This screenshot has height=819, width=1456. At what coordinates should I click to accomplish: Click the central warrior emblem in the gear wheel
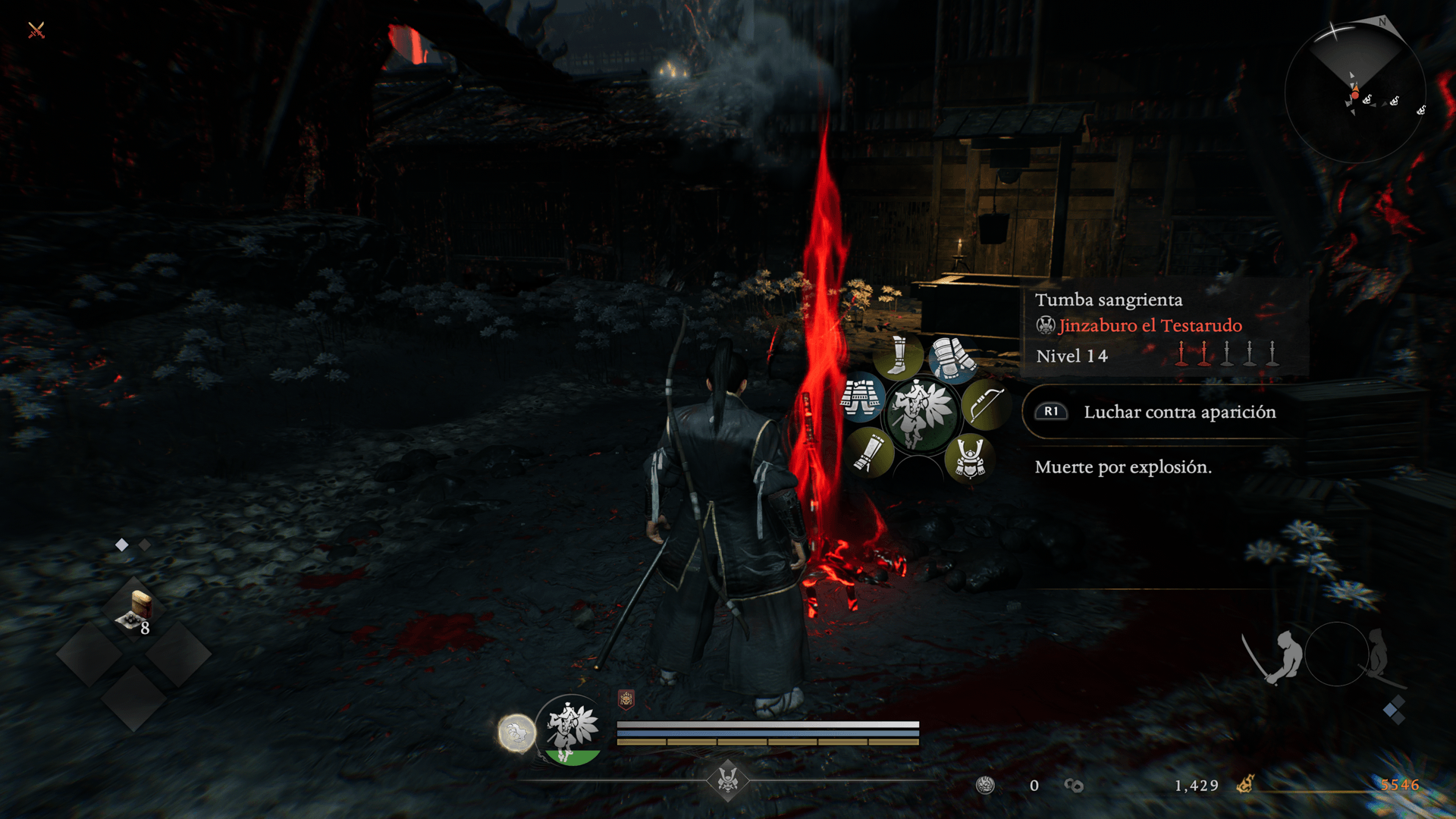click(x=921, y=413)
